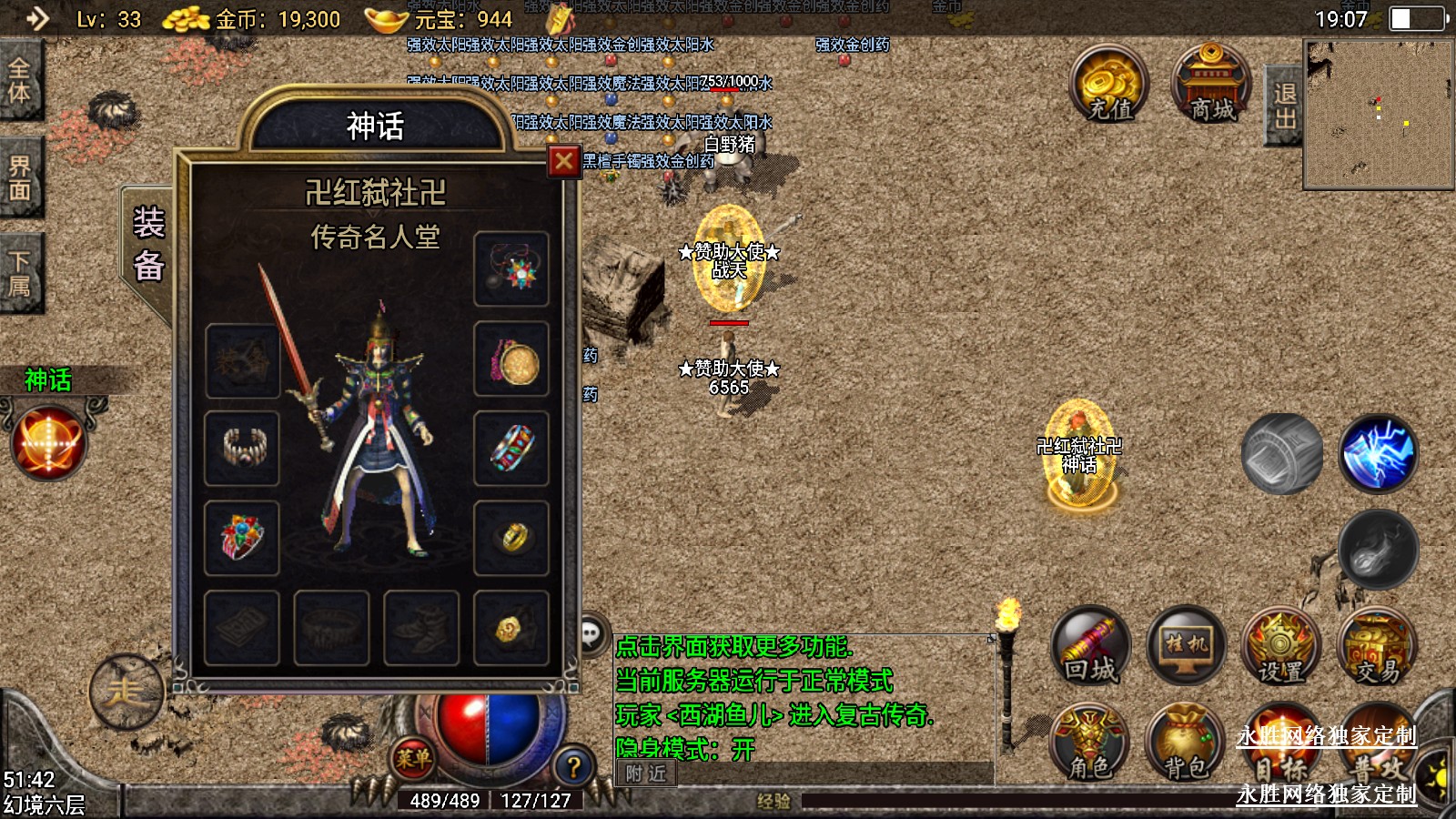Toggle the 走 walk mode button
1456x819 pixels.
click(x=126, y=693)
